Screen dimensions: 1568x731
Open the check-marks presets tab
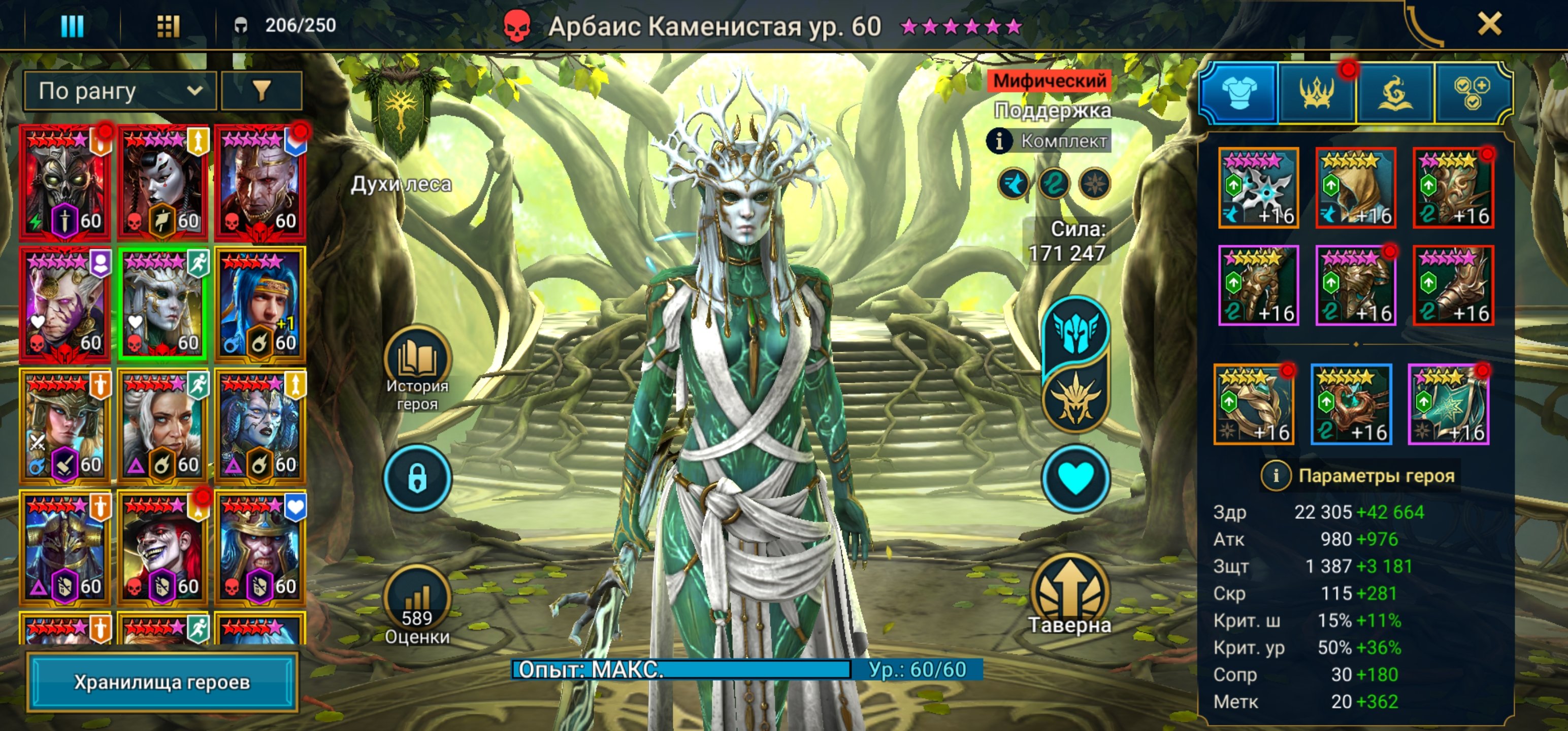coord(1473,93)
